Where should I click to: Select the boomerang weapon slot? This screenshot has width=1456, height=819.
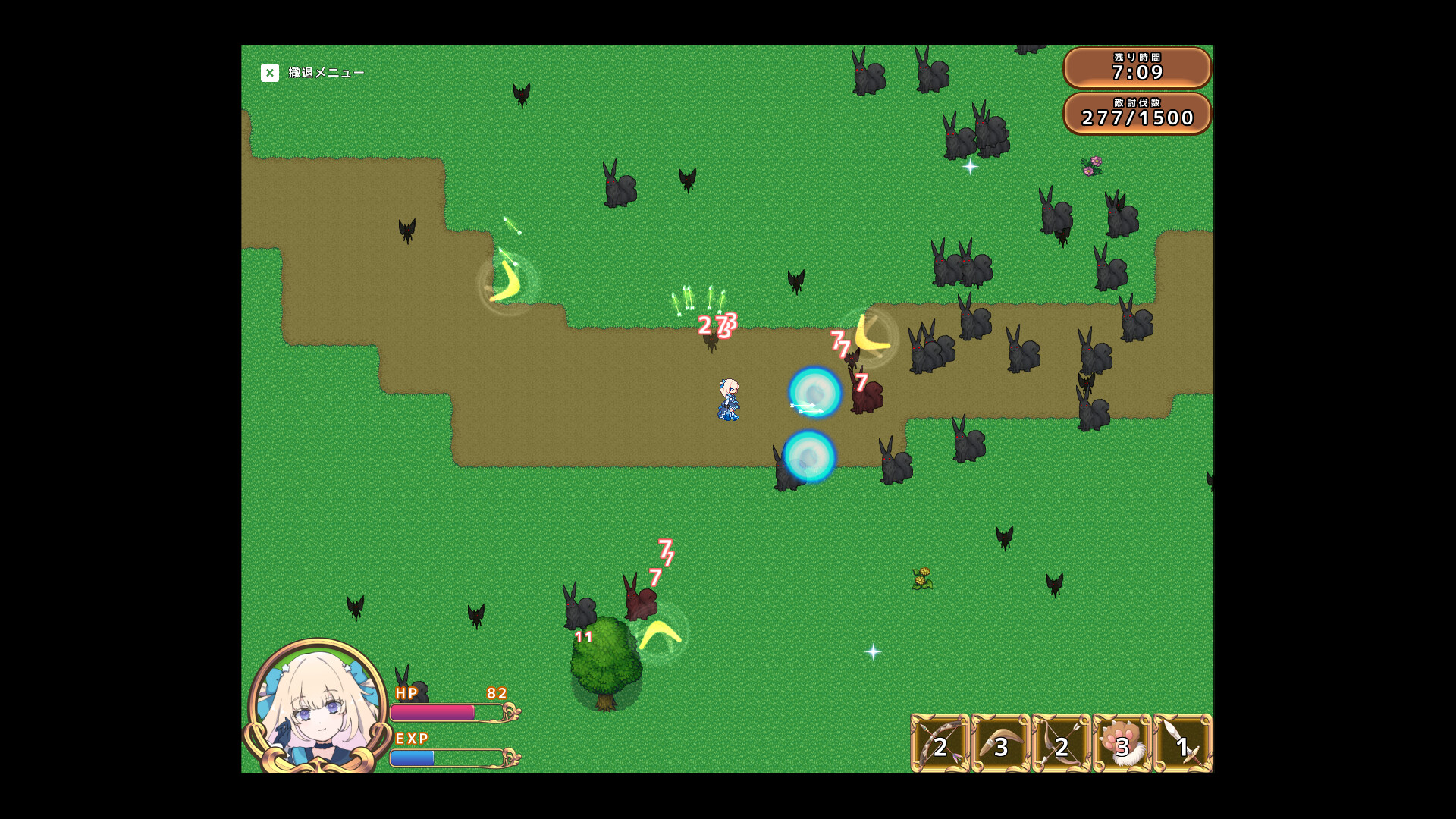click(1000, 744)
